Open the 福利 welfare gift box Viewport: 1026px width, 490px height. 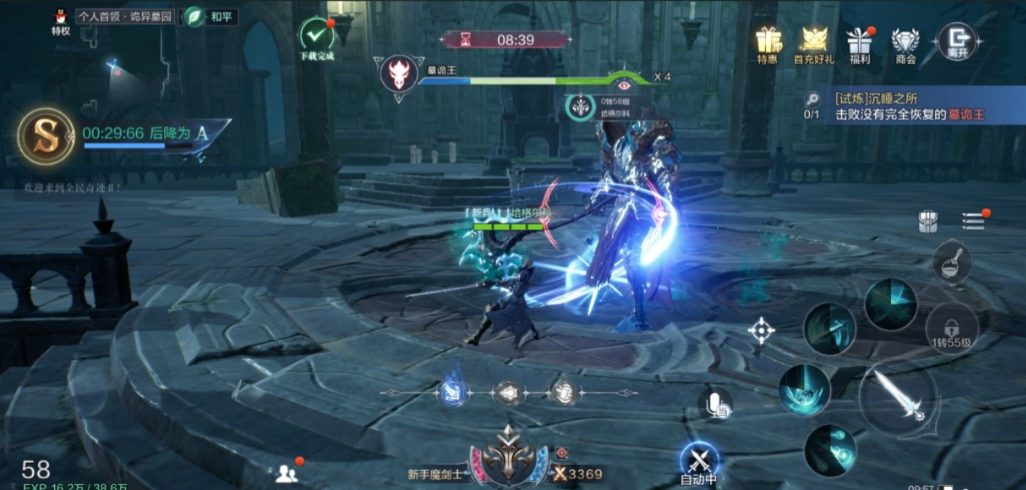click(859, 43)
